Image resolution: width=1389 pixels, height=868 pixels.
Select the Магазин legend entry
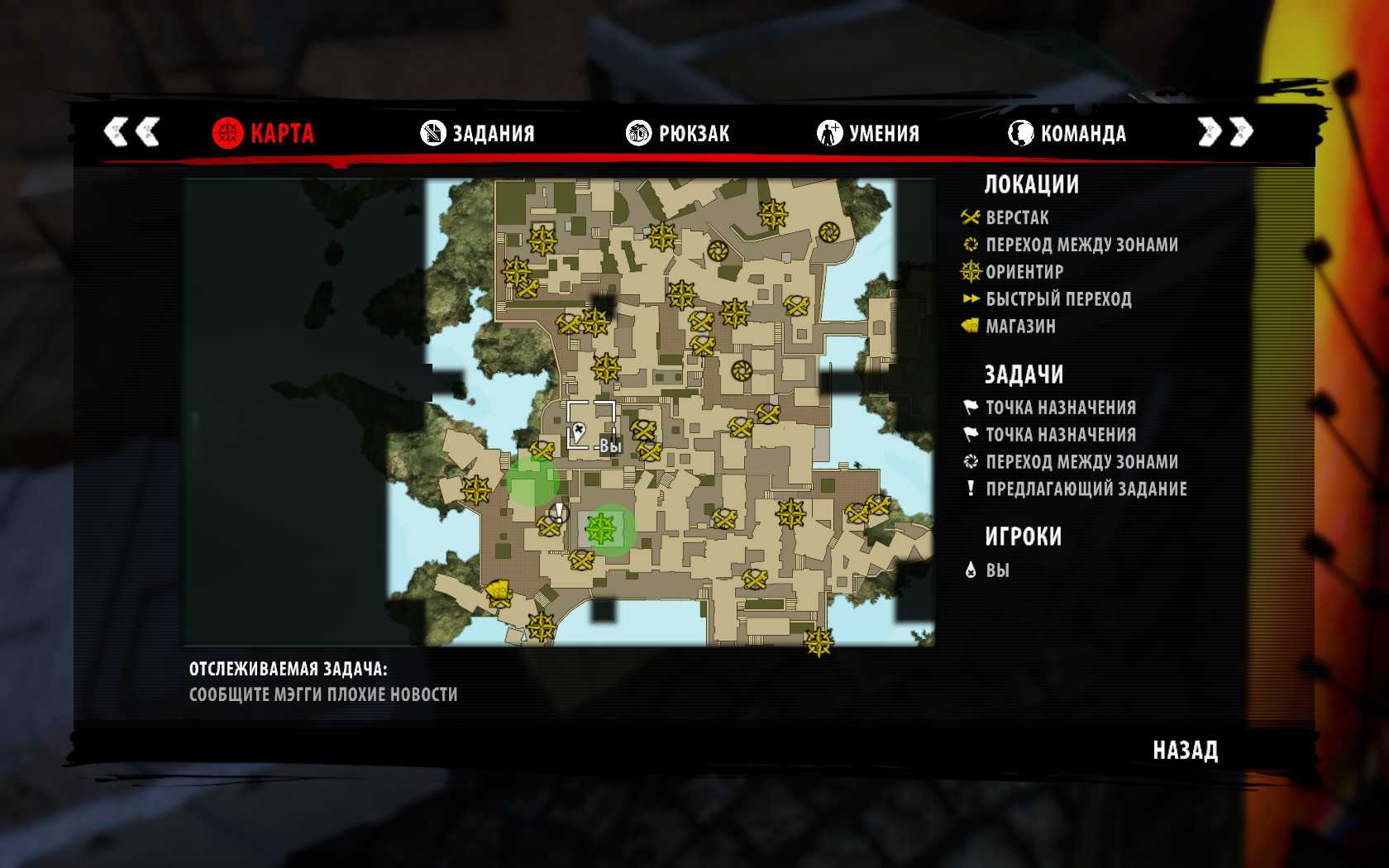tap(1020, 327)
